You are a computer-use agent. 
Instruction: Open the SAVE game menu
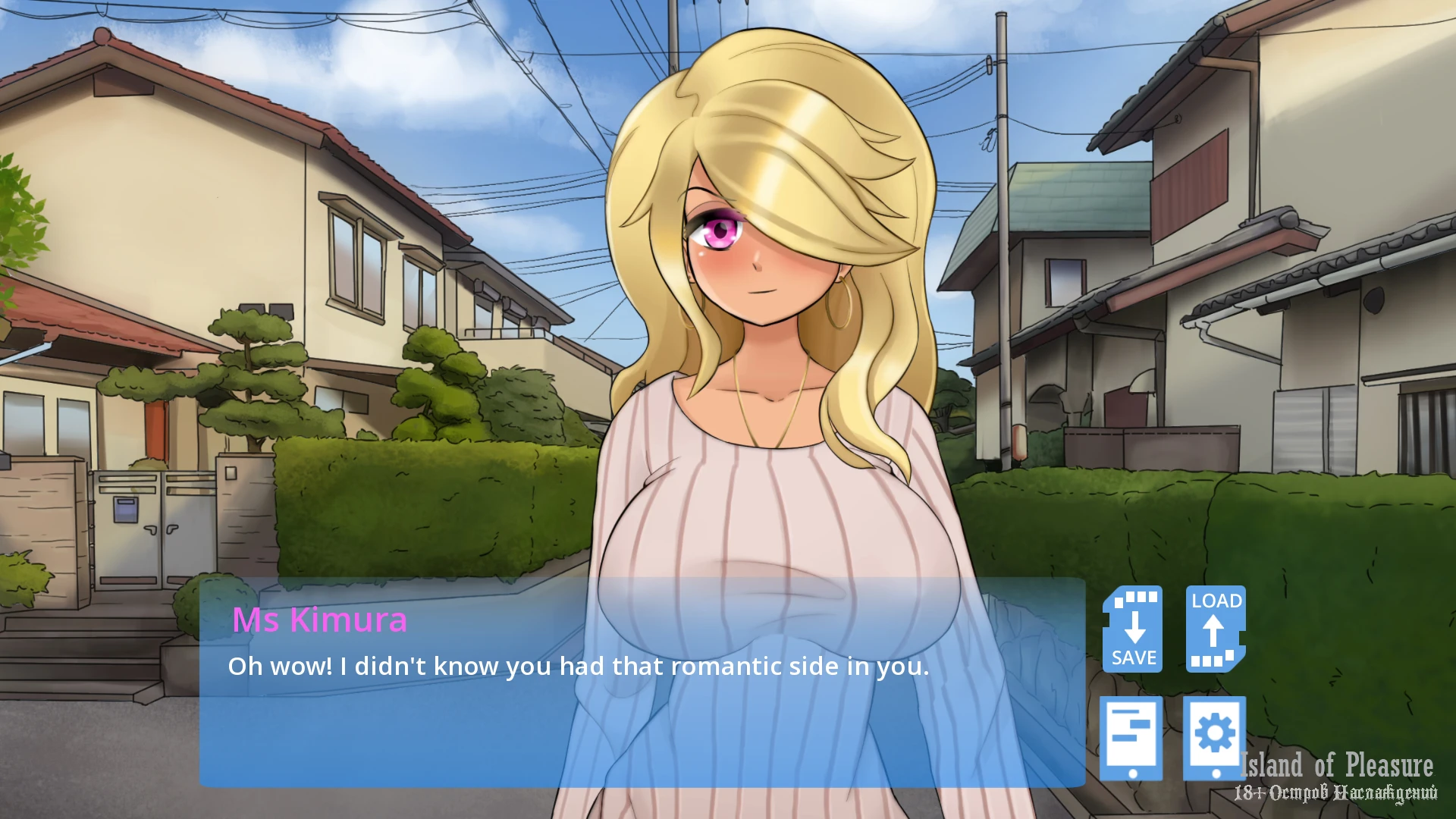coord(1133,629)
